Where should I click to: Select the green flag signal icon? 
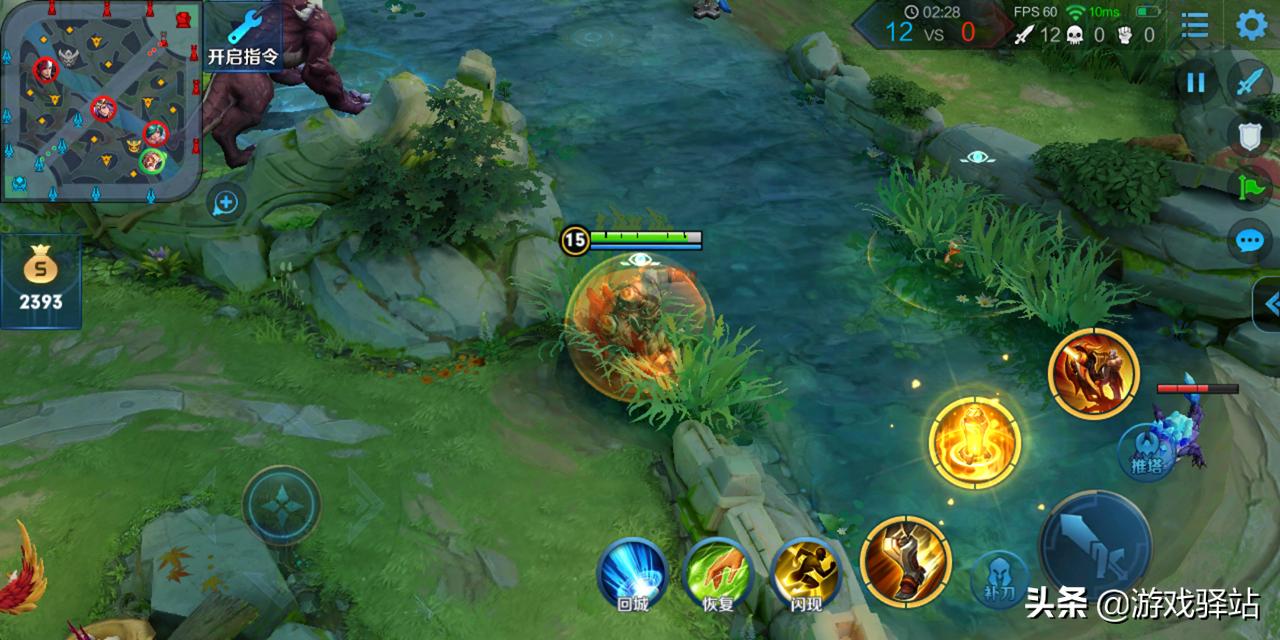(x=1250, y=187)
